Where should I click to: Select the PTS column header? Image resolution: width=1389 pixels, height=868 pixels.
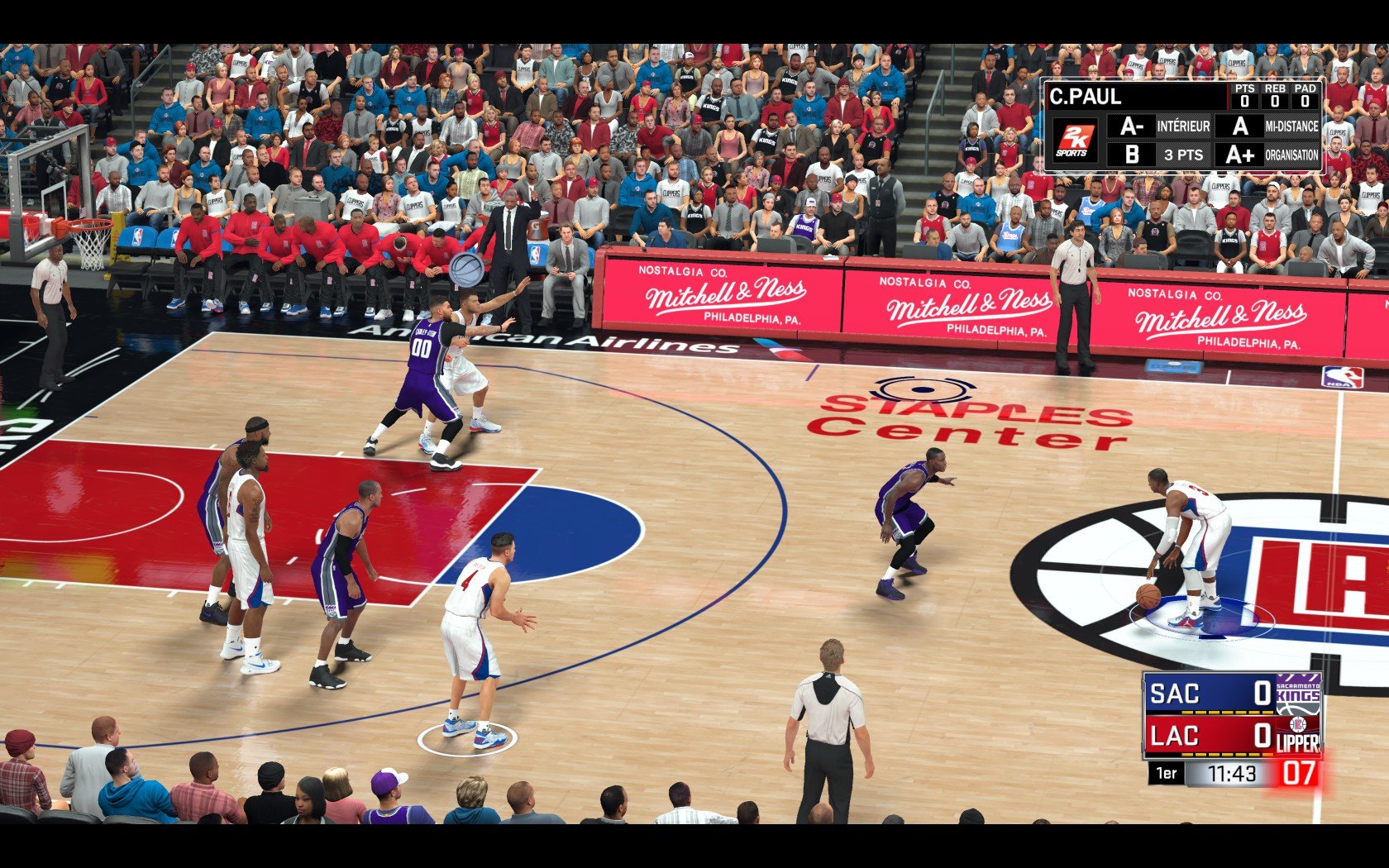coord(1245,88)
